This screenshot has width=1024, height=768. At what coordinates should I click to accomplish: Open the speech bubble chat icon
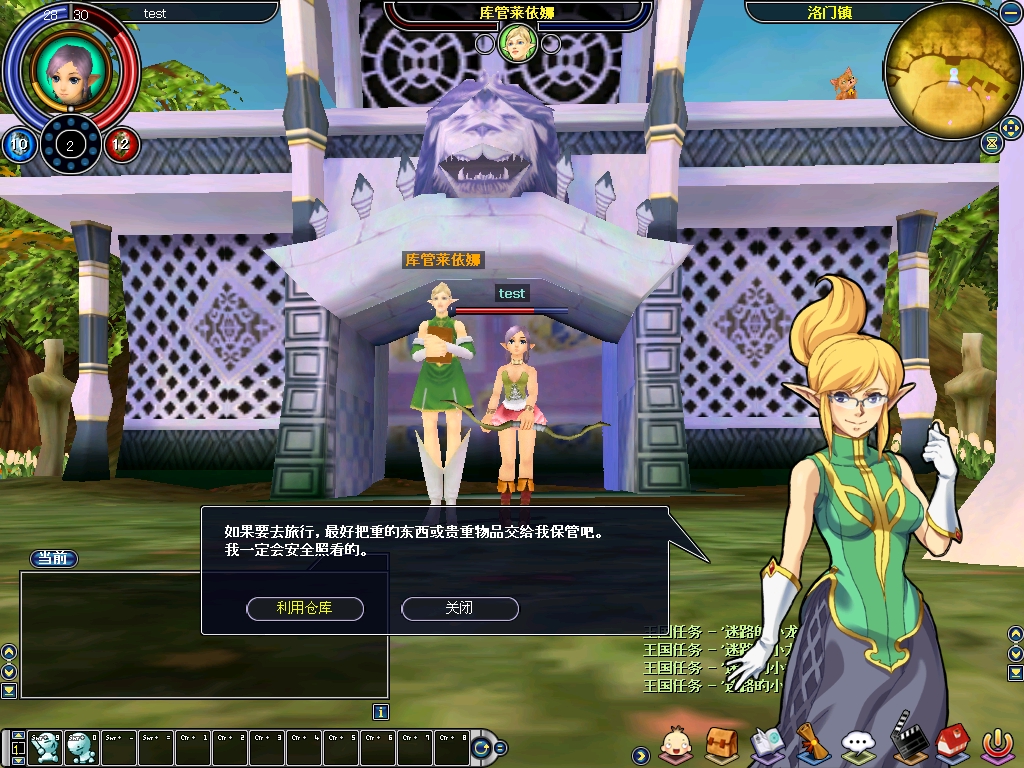(858, 744)
